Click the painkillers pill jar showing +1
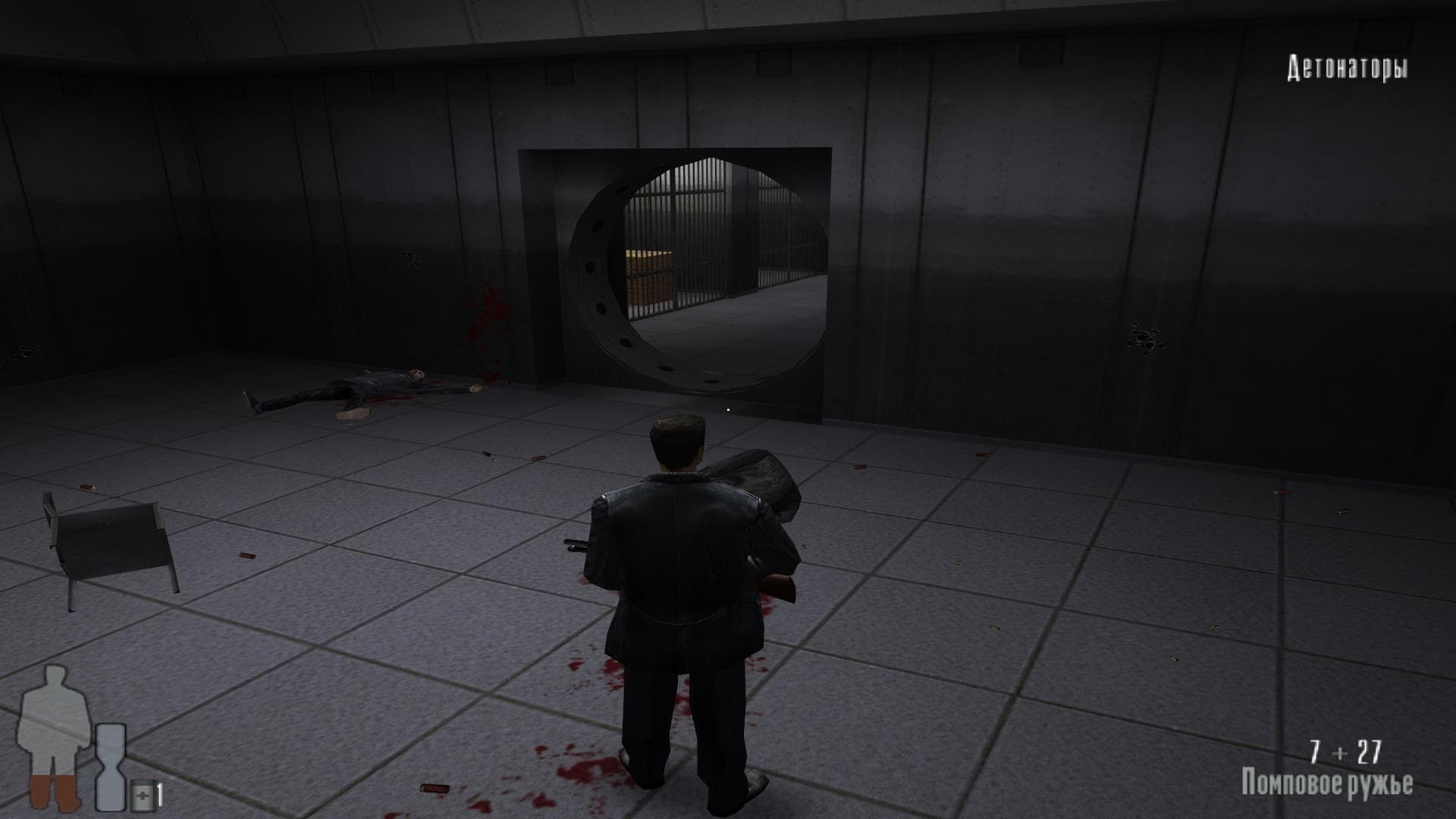1456x819 pixels. (144, 792)
